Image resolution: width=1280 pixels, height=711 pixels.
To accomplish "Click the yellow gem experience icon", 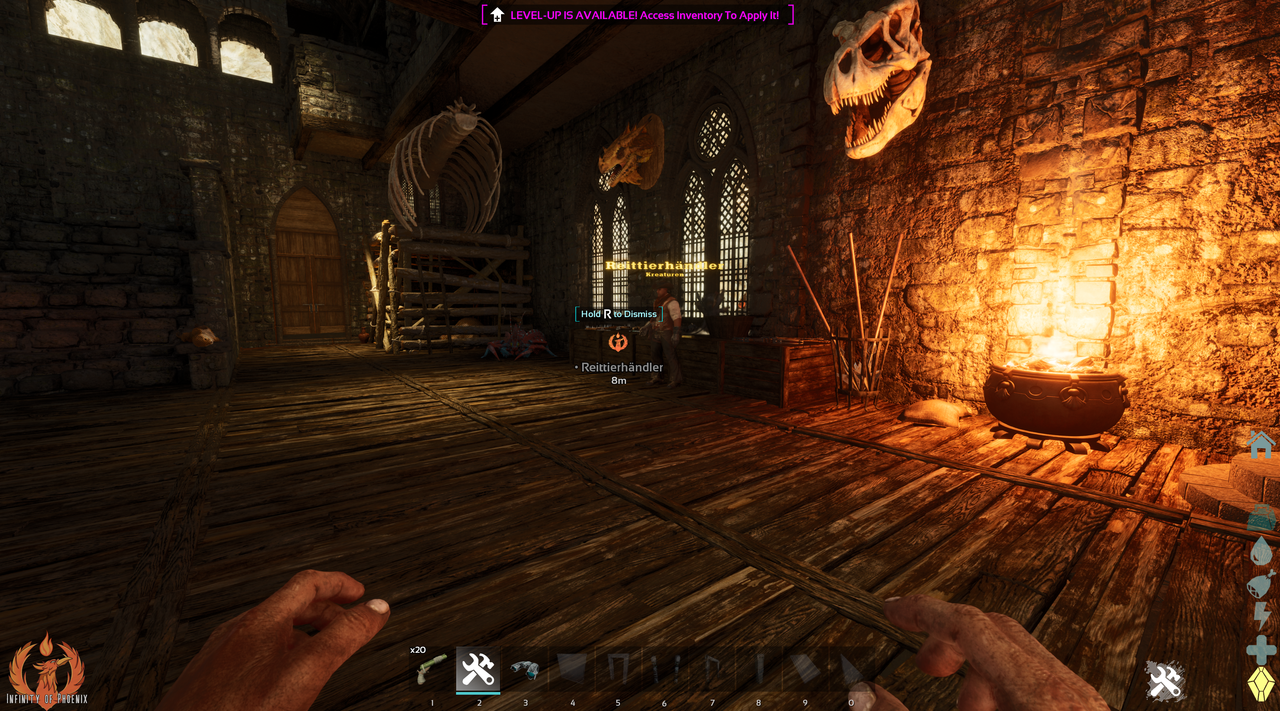I will [1261, 684].
